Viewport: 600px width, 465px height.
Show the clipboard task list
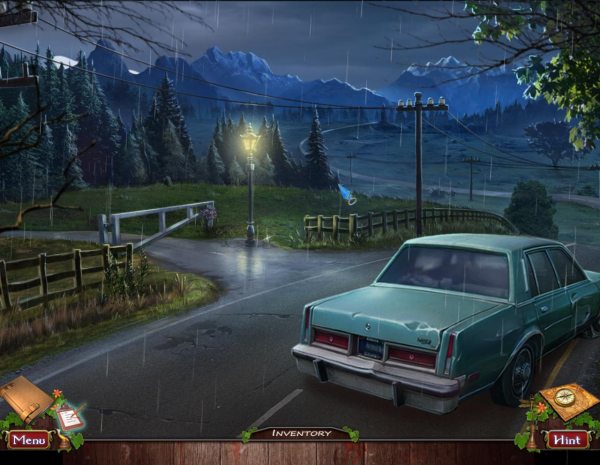(x=69, y=417)
